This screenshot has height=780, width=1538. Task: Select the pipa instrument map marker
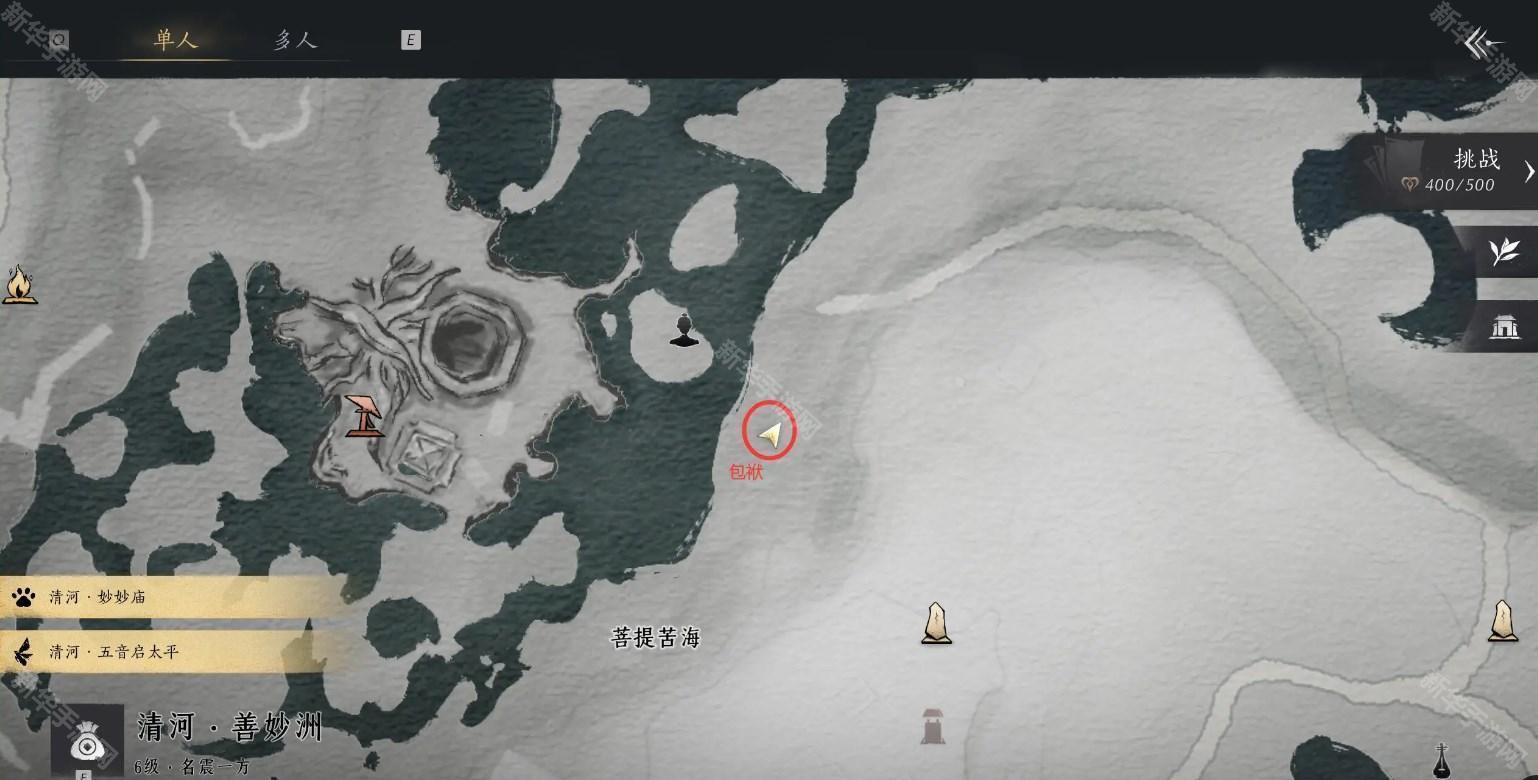1441,761
